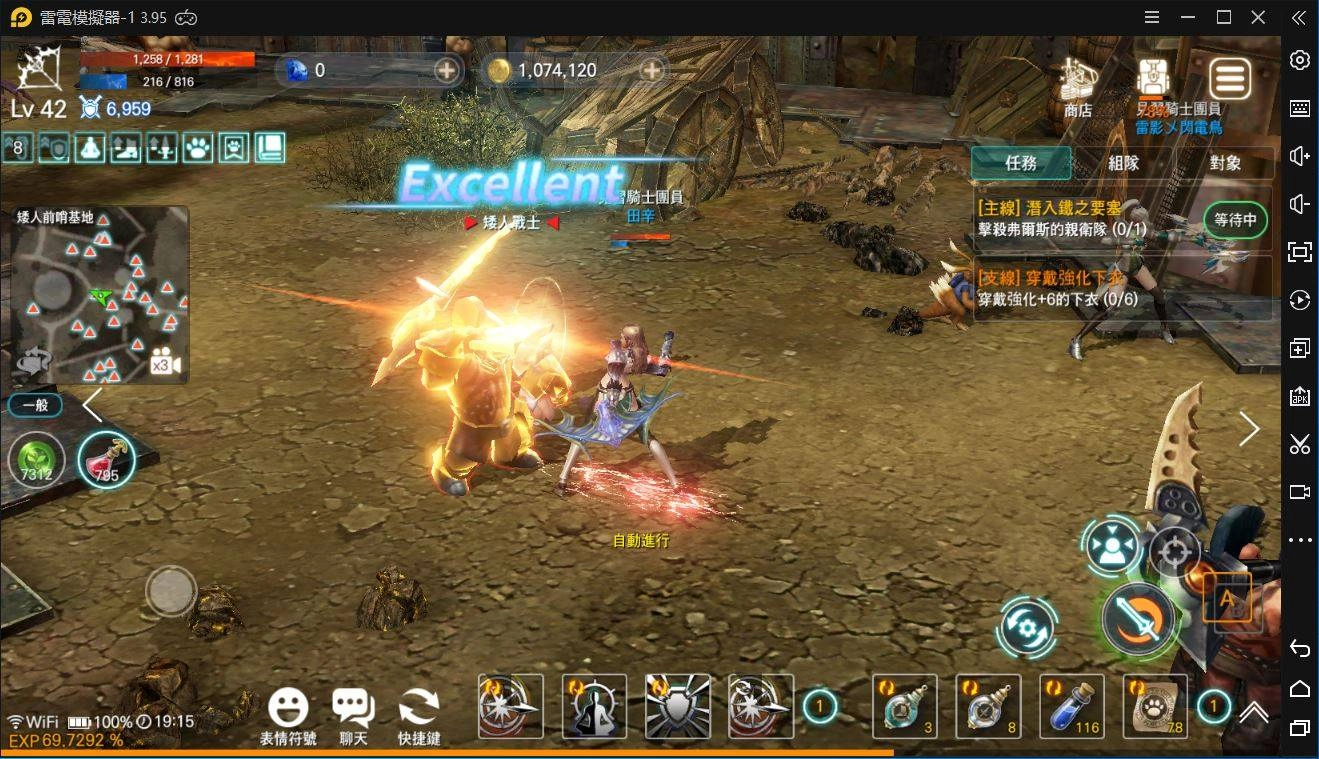Toggle the 等待中 waiting button

coord(1235,220)
